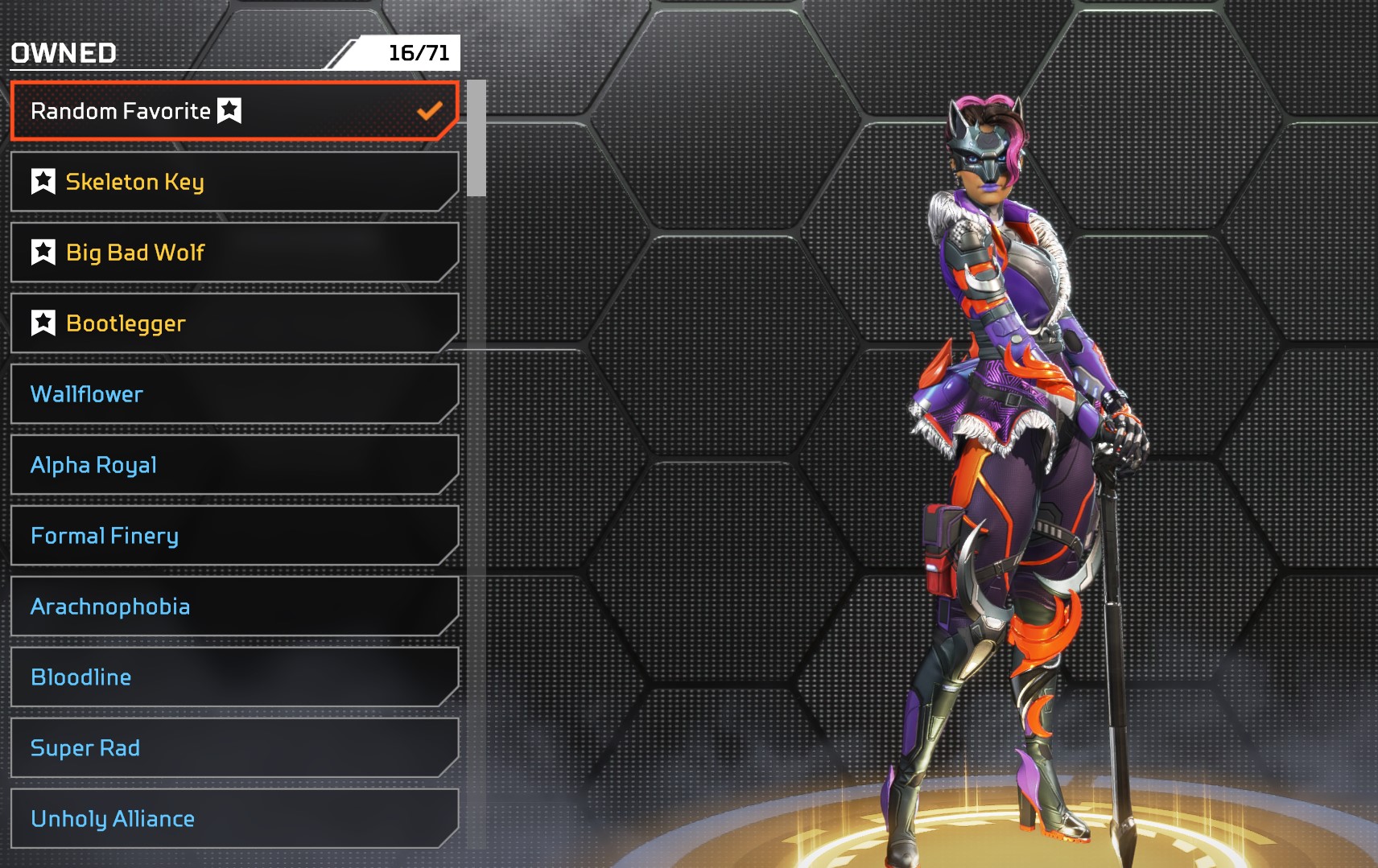Select the Bootlegger skin
The width and height of the screenshot is (1378, 868).
click(233, 323)
